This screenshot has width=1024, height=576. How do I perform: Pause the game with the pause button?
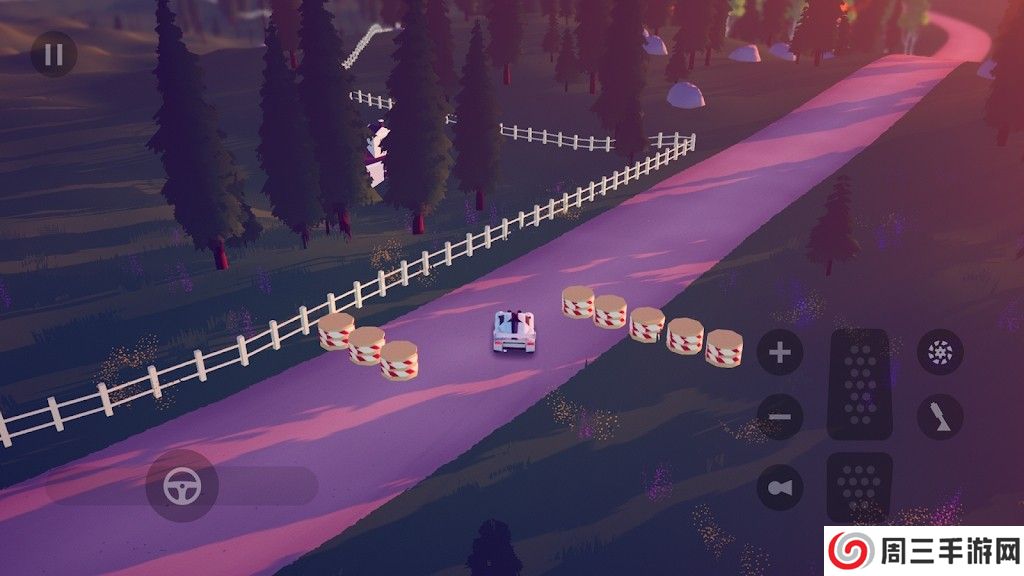[x=53, y=54]
